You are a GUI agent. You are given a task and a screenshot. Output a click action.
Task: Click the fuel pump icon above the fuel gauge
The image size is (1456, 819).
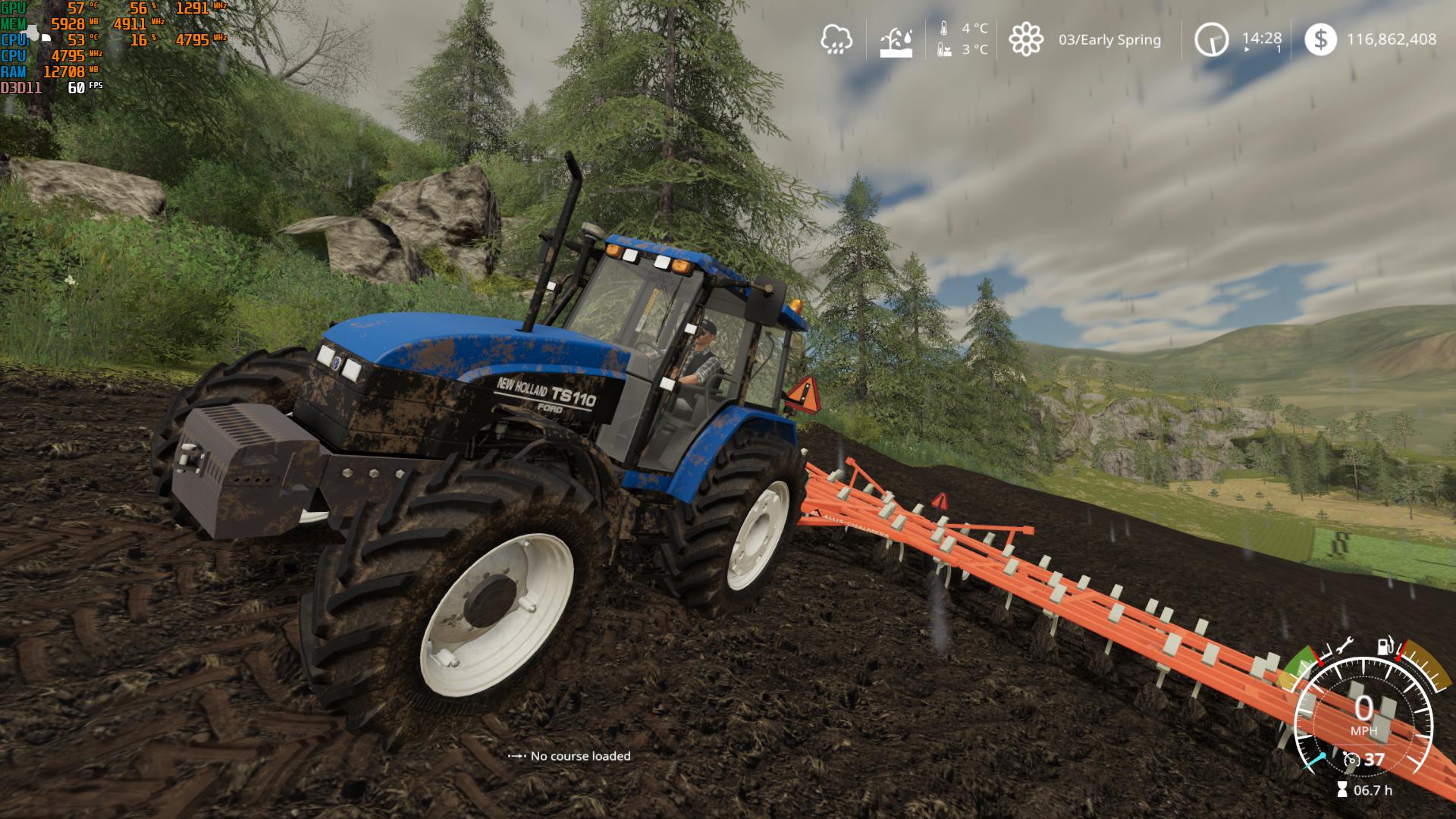coord(1384,647)
